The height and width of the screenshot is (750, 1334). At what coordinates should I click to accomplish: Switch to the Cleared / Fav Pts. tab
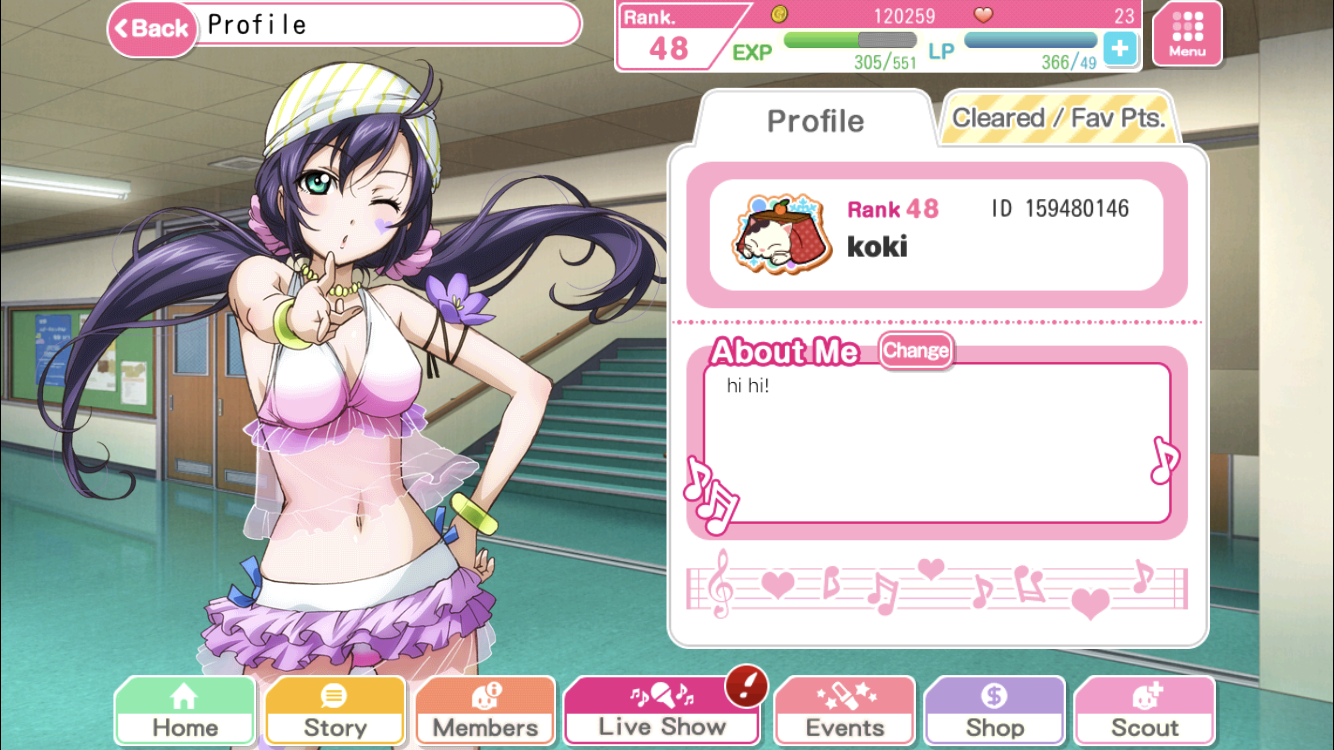(x=1058, y=119)
